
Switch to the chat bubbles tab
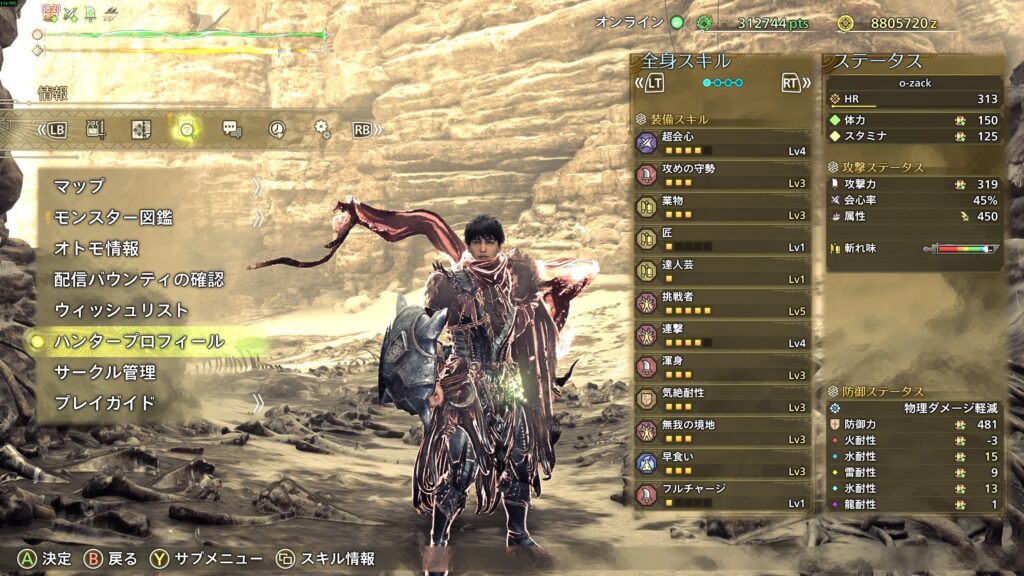tap(231, 129)
